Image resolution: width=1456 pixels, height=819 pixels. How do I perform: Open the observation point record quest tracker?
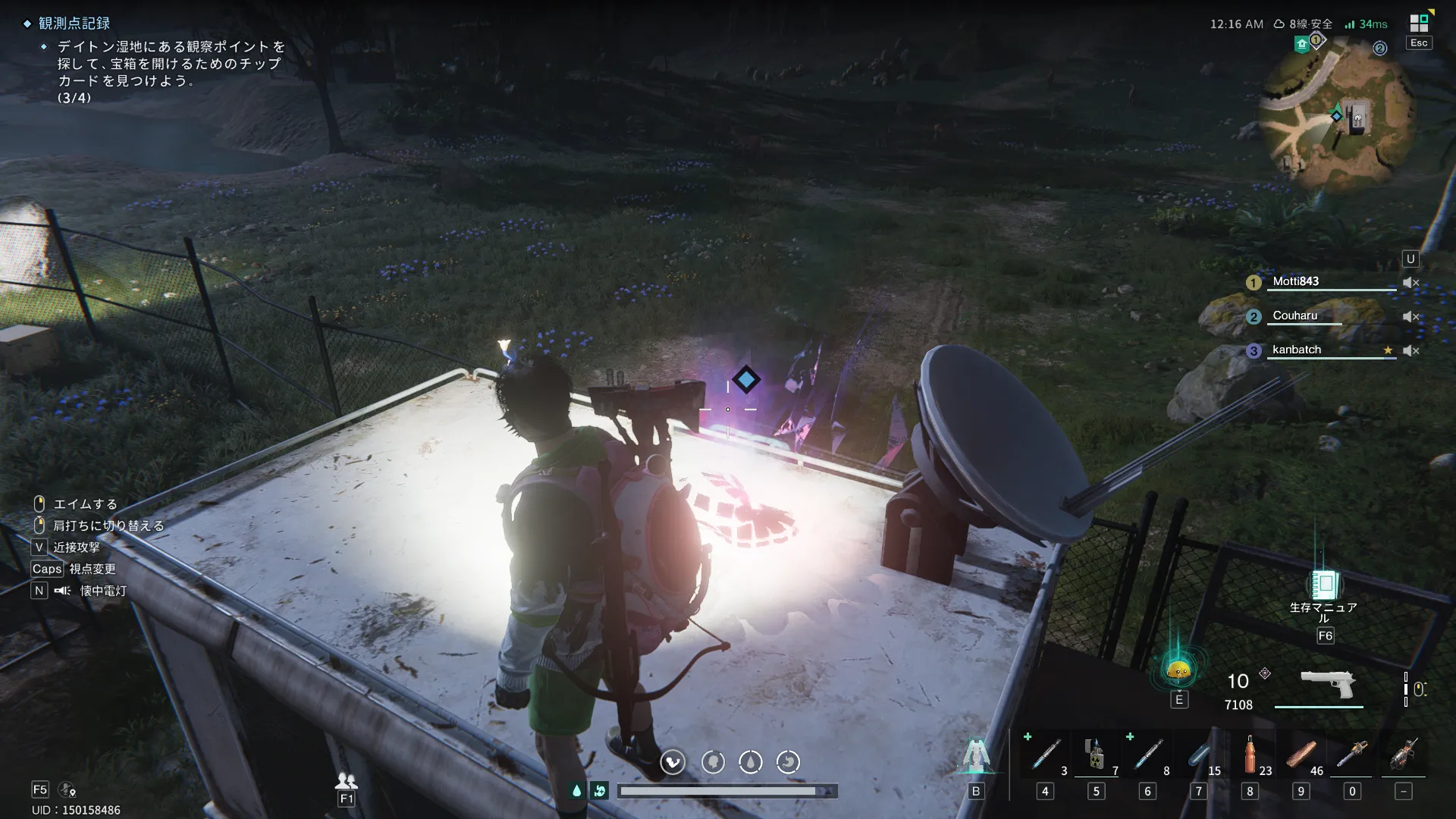(74, 24)
